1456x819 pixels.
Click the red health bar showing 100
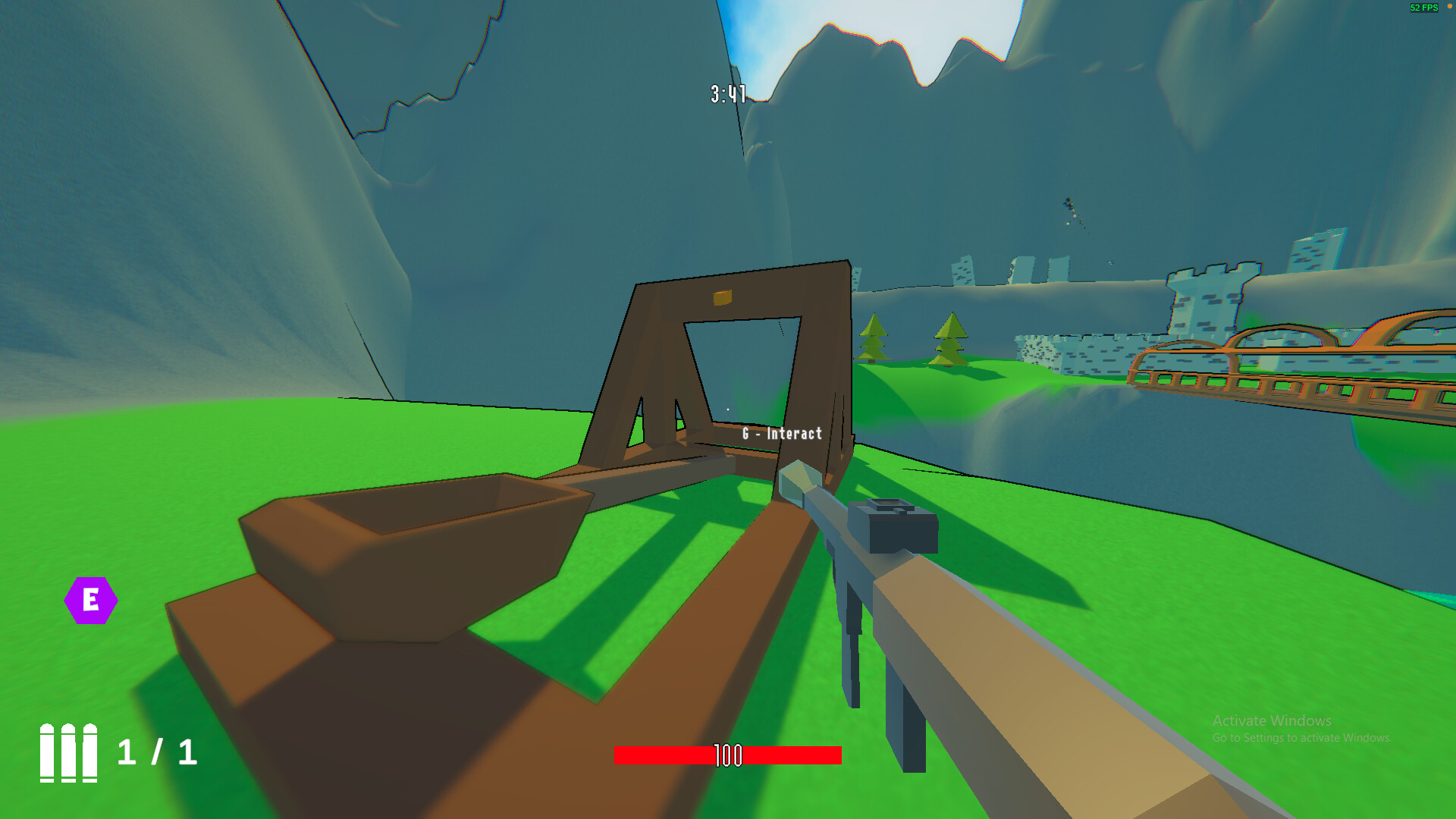728,755
